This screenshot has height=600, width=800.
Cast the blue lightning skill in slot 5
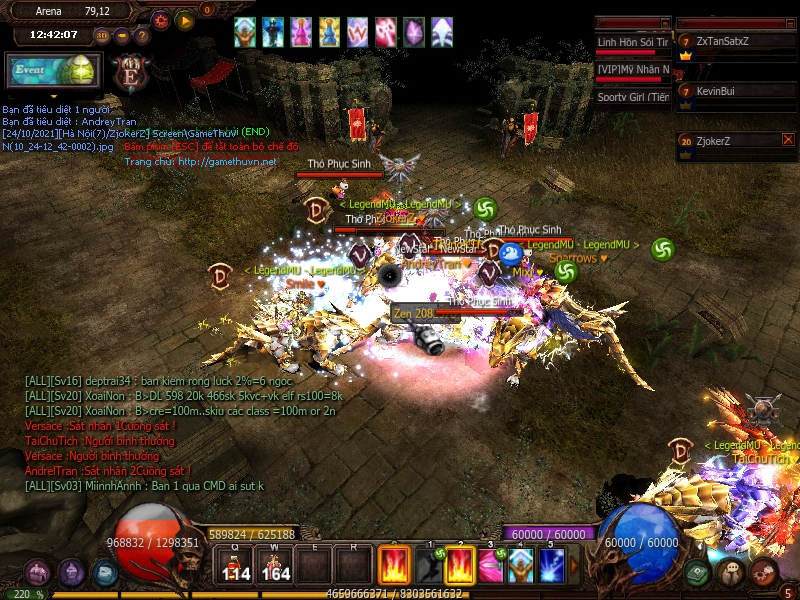coord(552,566)
